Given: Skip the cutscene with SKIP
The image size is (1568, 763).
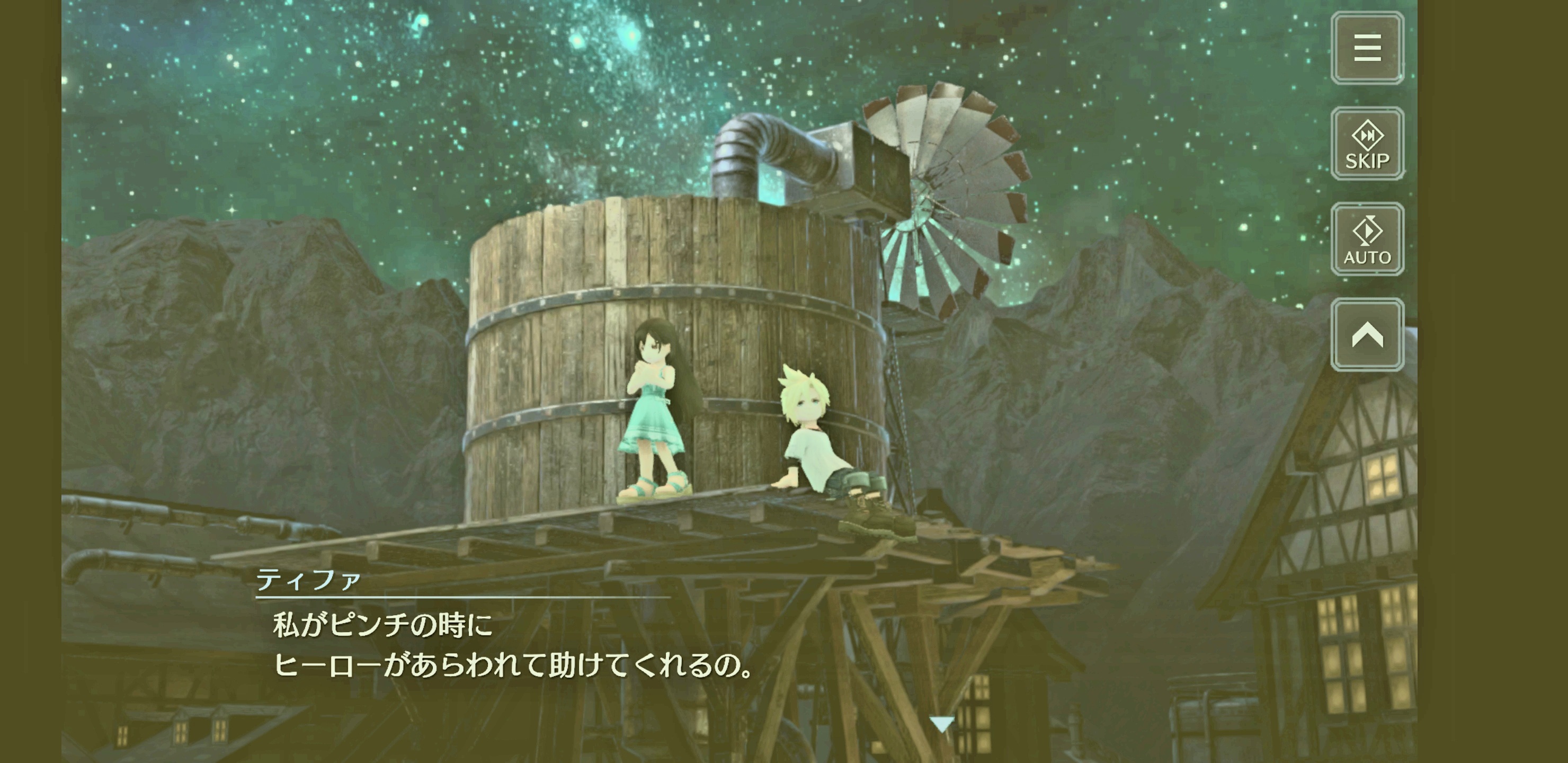Looking at the screenshot, I should tap(1367, 144).
